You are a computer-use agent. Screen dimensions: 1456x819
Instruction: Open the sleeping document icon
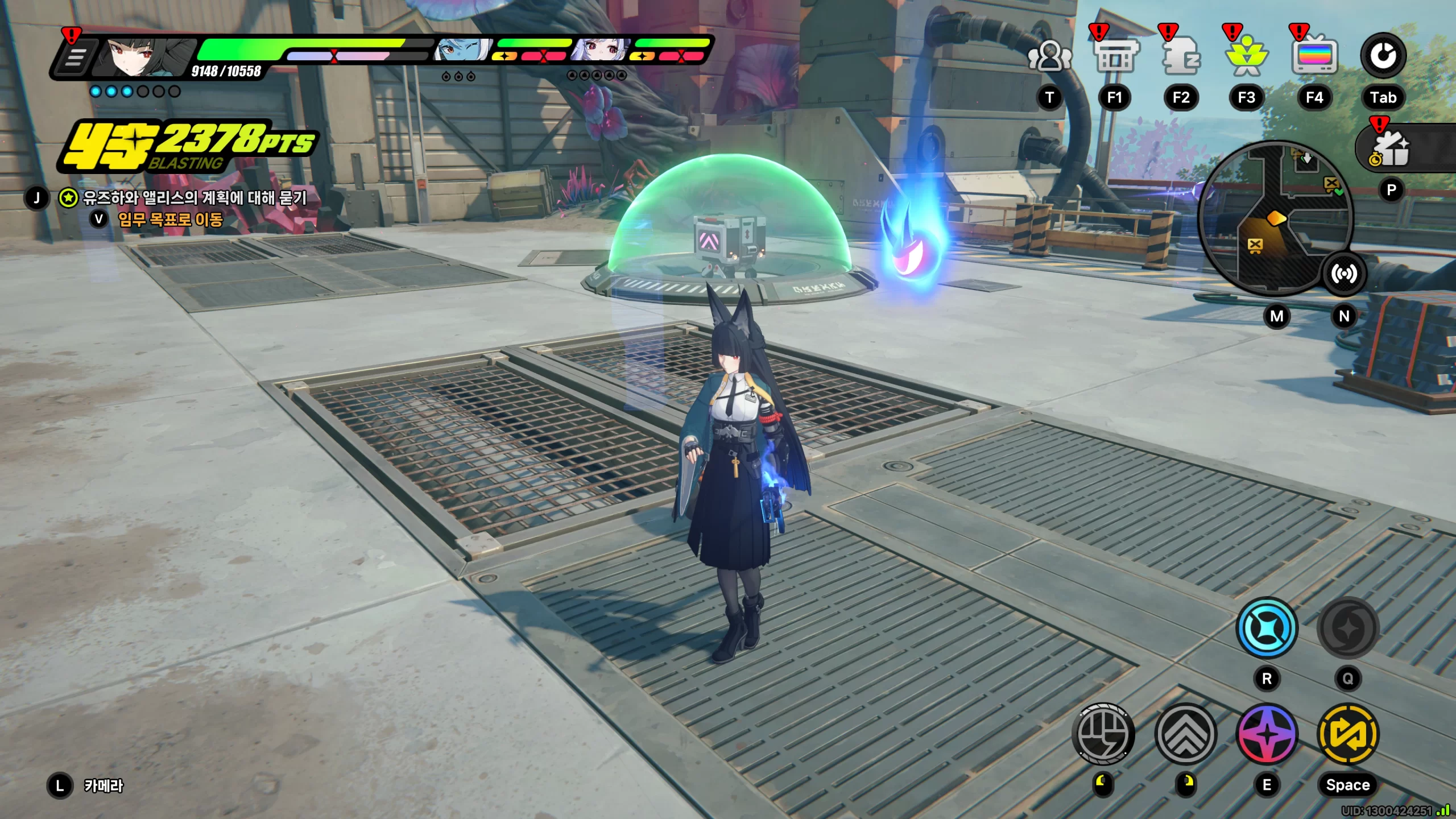[1181, 57]
